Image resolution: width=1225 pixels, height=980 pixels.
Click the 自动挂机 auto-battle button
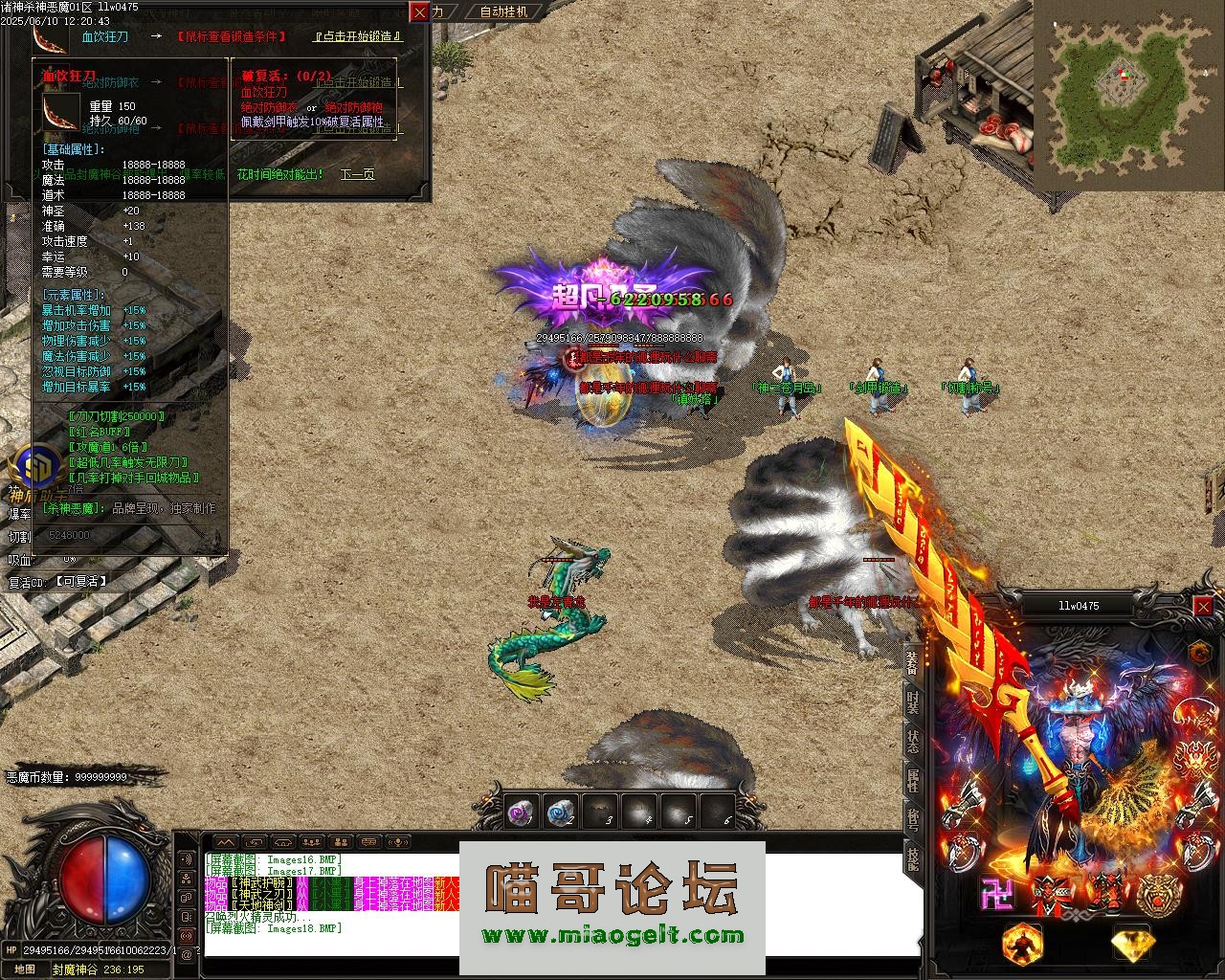[x=503, y=11]
